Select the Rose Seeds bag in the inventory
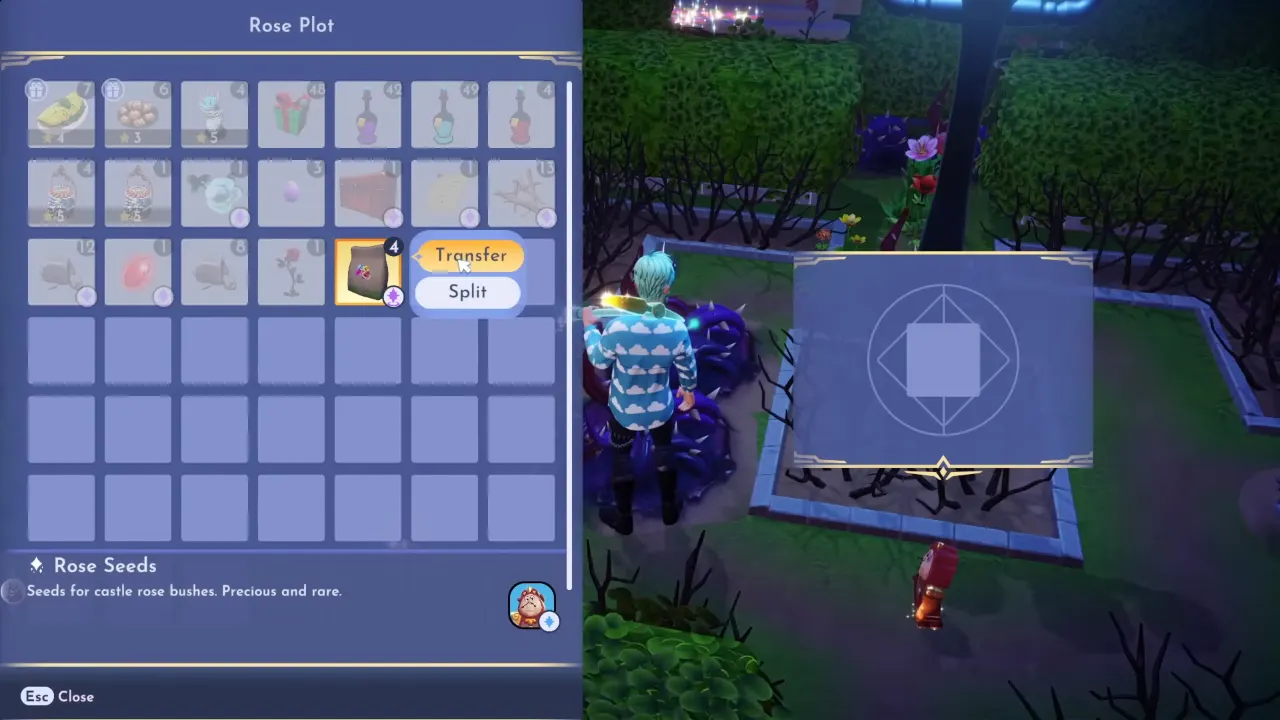 click(x=368, y=272)
